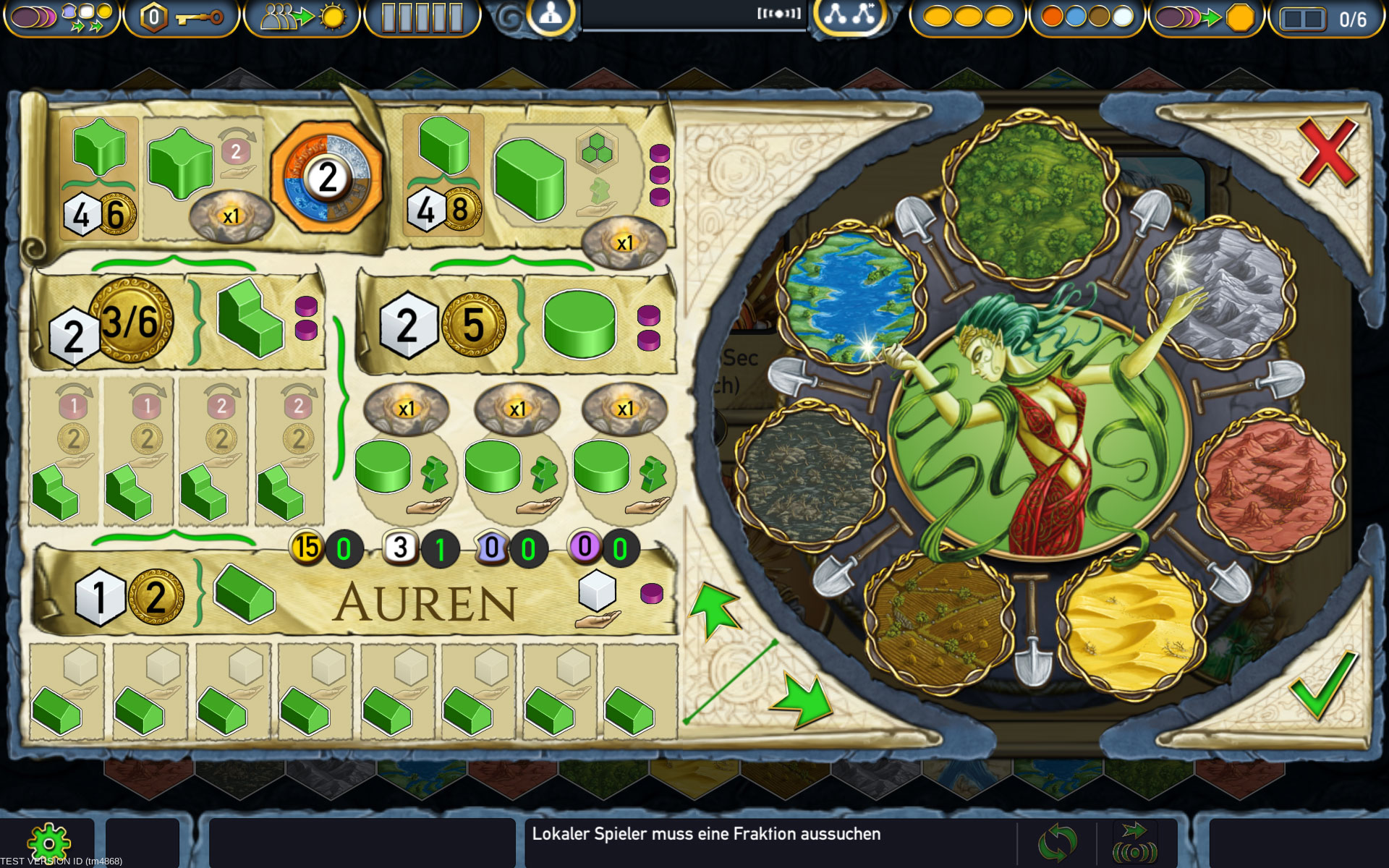1389x868 pixels.
Task: Select the blue lakes terrain circle
Action: 850,297
